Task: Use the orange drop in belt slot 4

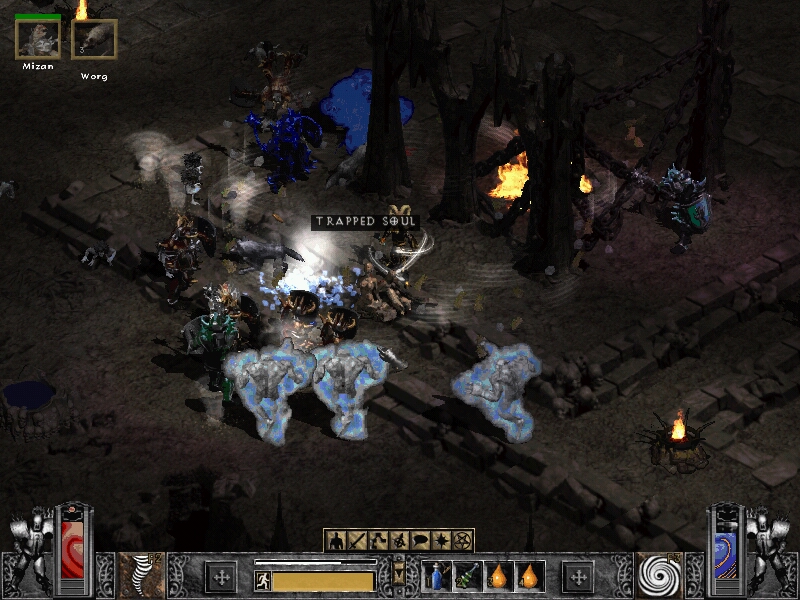Action: (527, 576)
